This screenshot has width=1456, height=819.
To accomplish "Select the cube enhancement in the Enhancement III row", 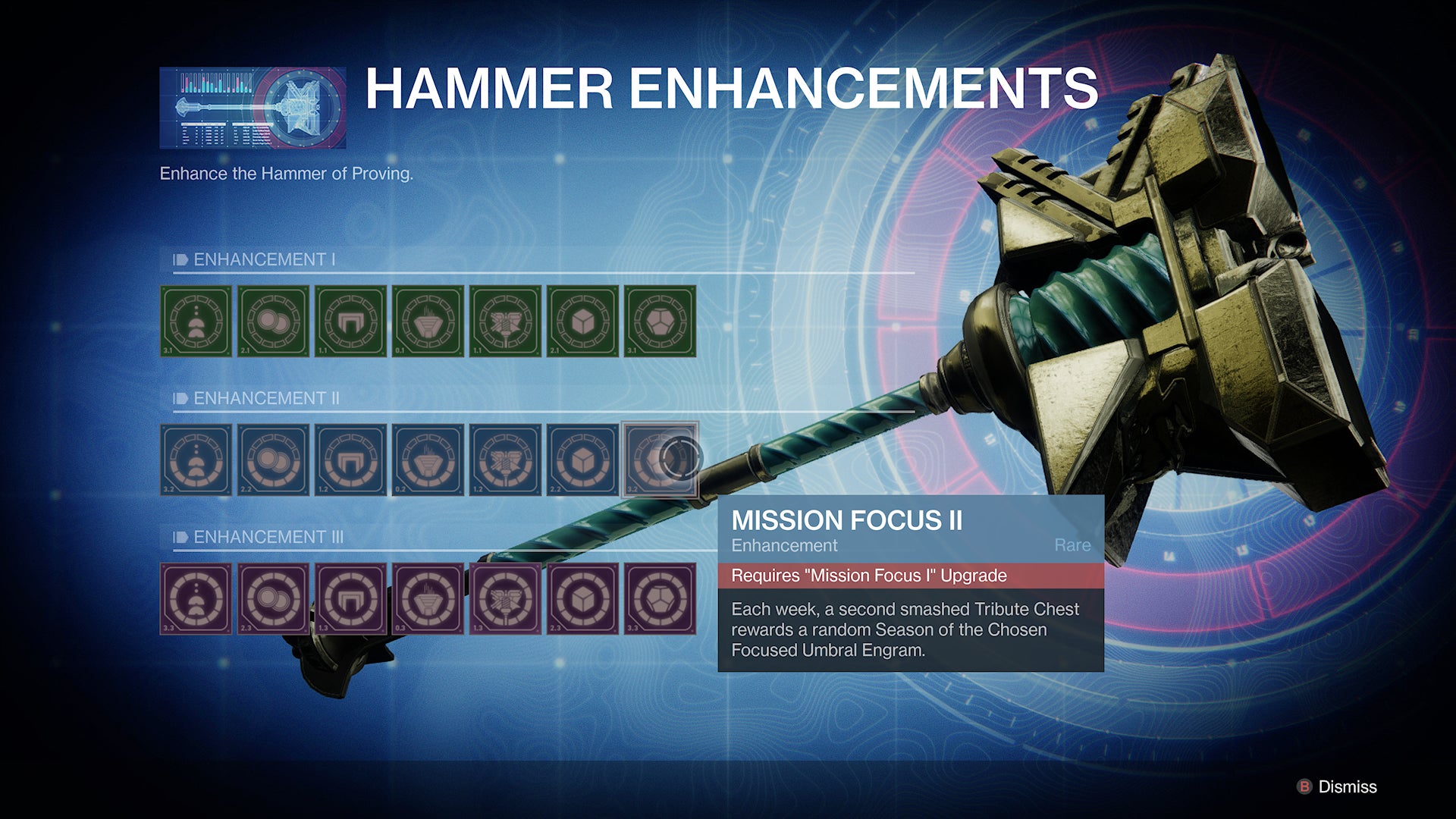I will coord(582,599).
